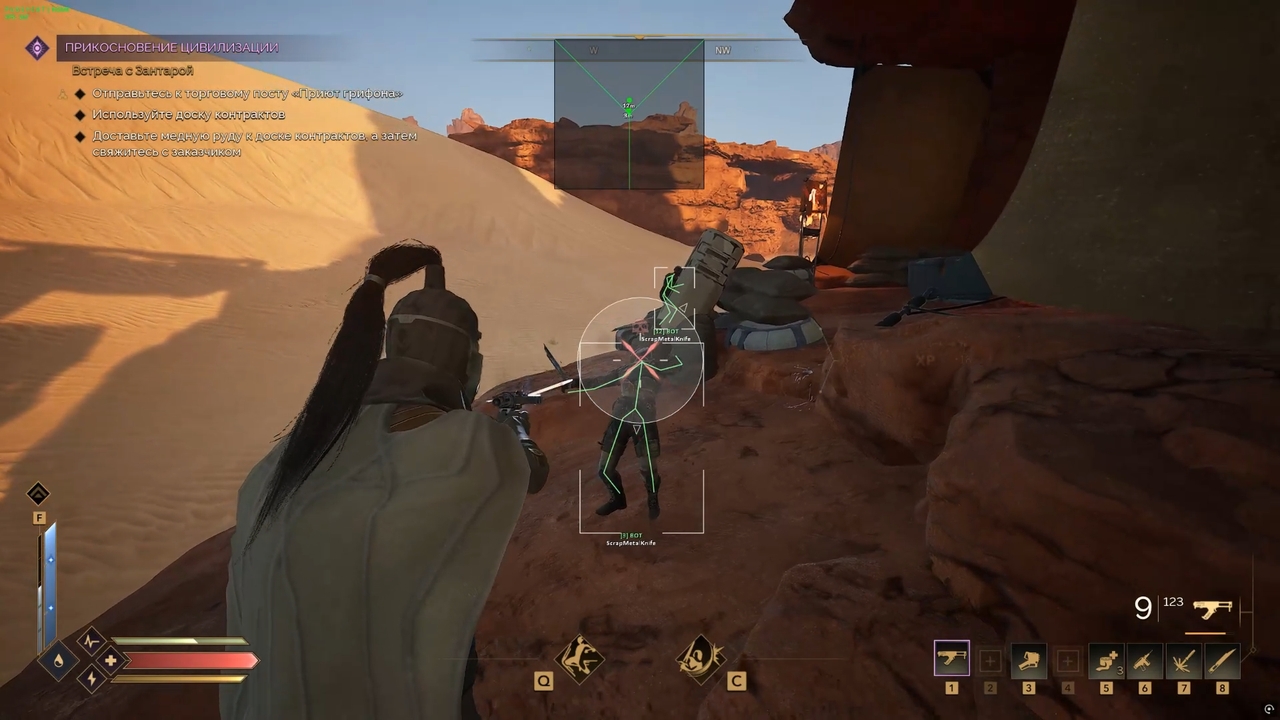Select the hook tool in hotbar slot 3
Viewport: 1280px width, 720px height.
point(1028,659)
